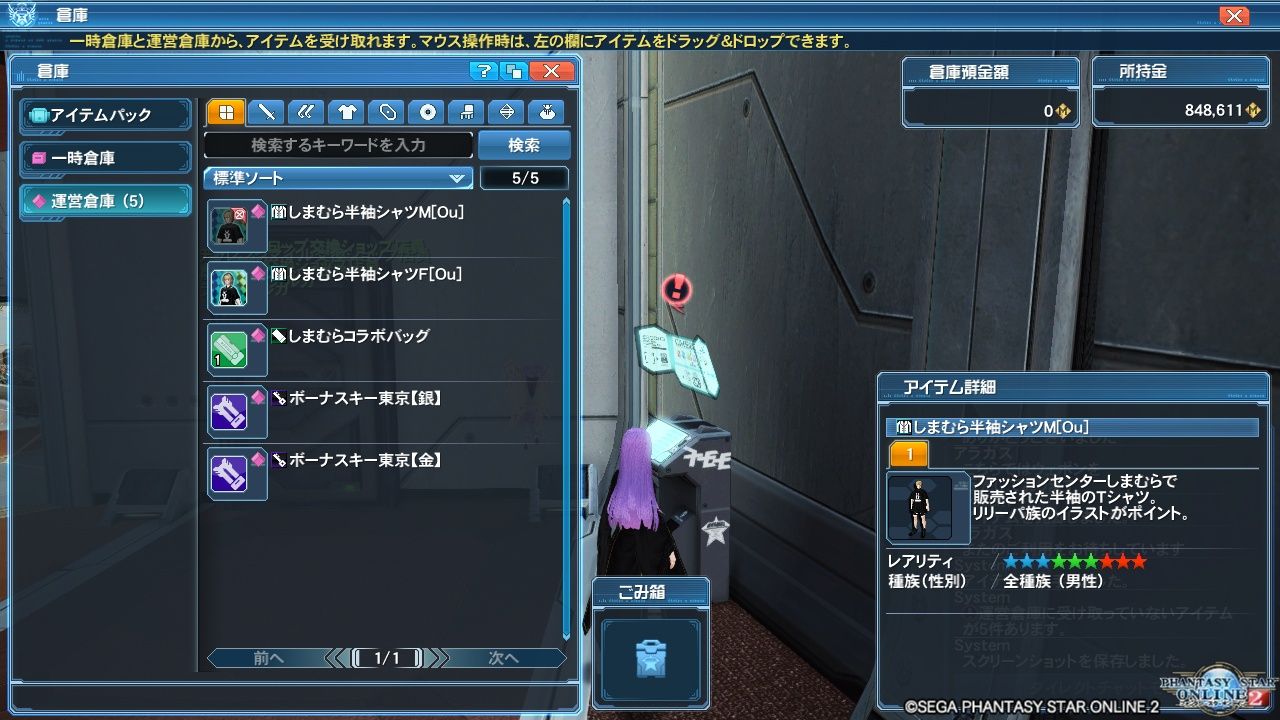
Task: Select the sword weapon category icon
Action: coord(264,112)
